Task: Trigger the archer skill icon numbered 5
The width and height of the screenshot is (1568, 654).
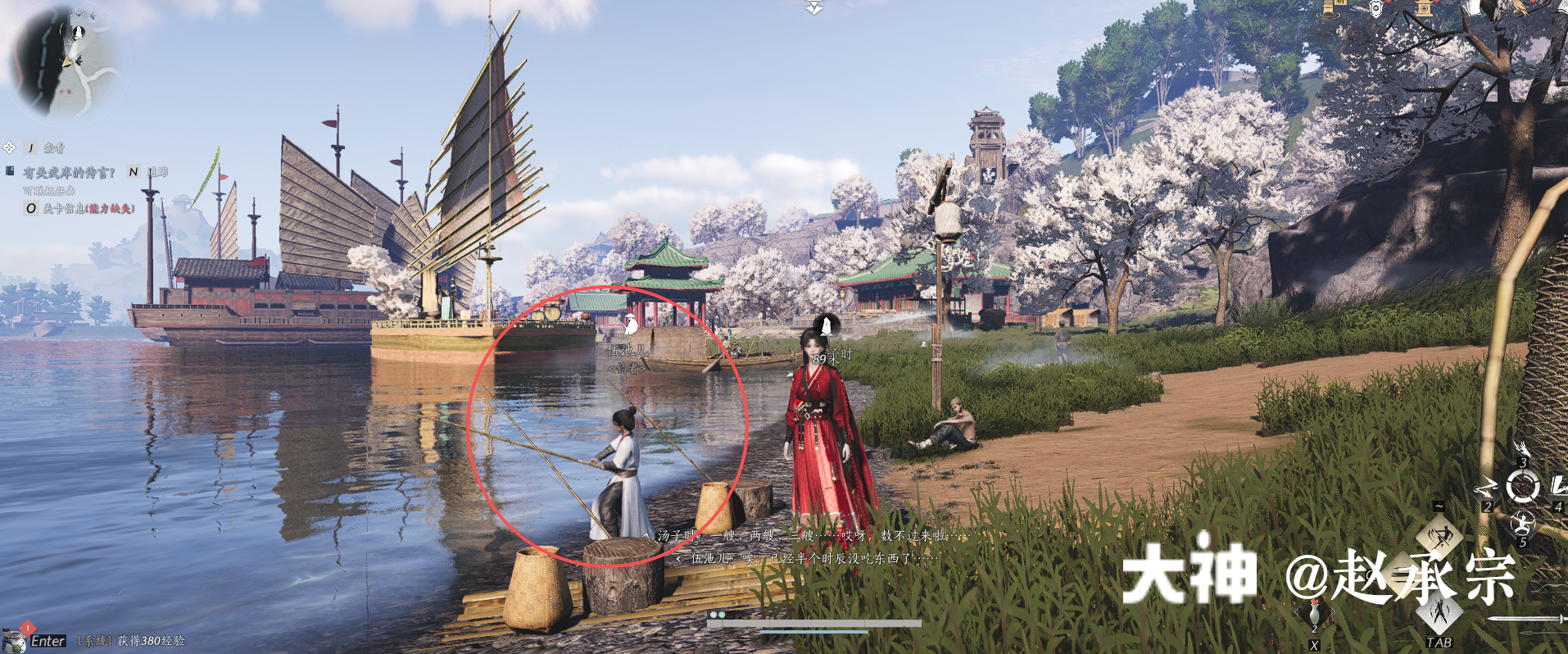Action: pos(1523,522)
